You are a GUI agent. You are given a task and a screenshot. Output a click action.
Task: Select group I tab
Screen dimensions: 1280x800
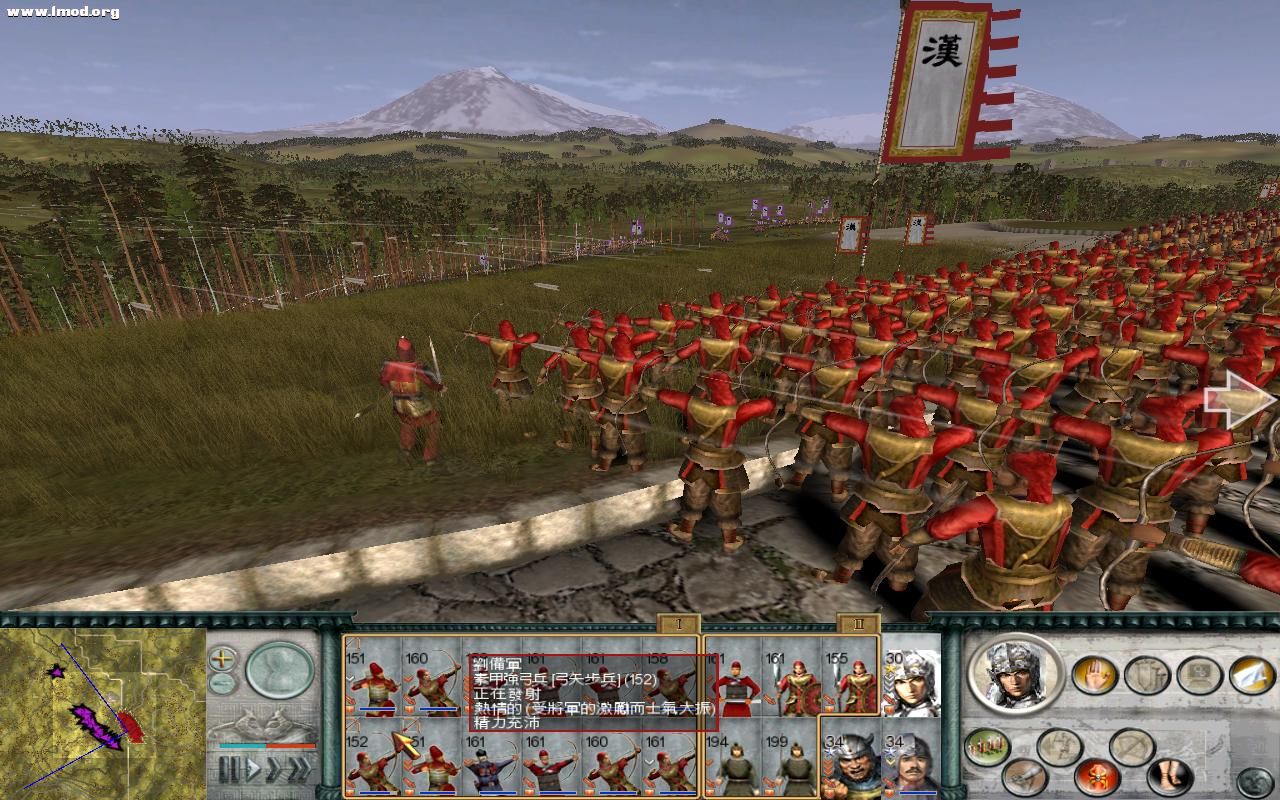click(x=678, y=624)
